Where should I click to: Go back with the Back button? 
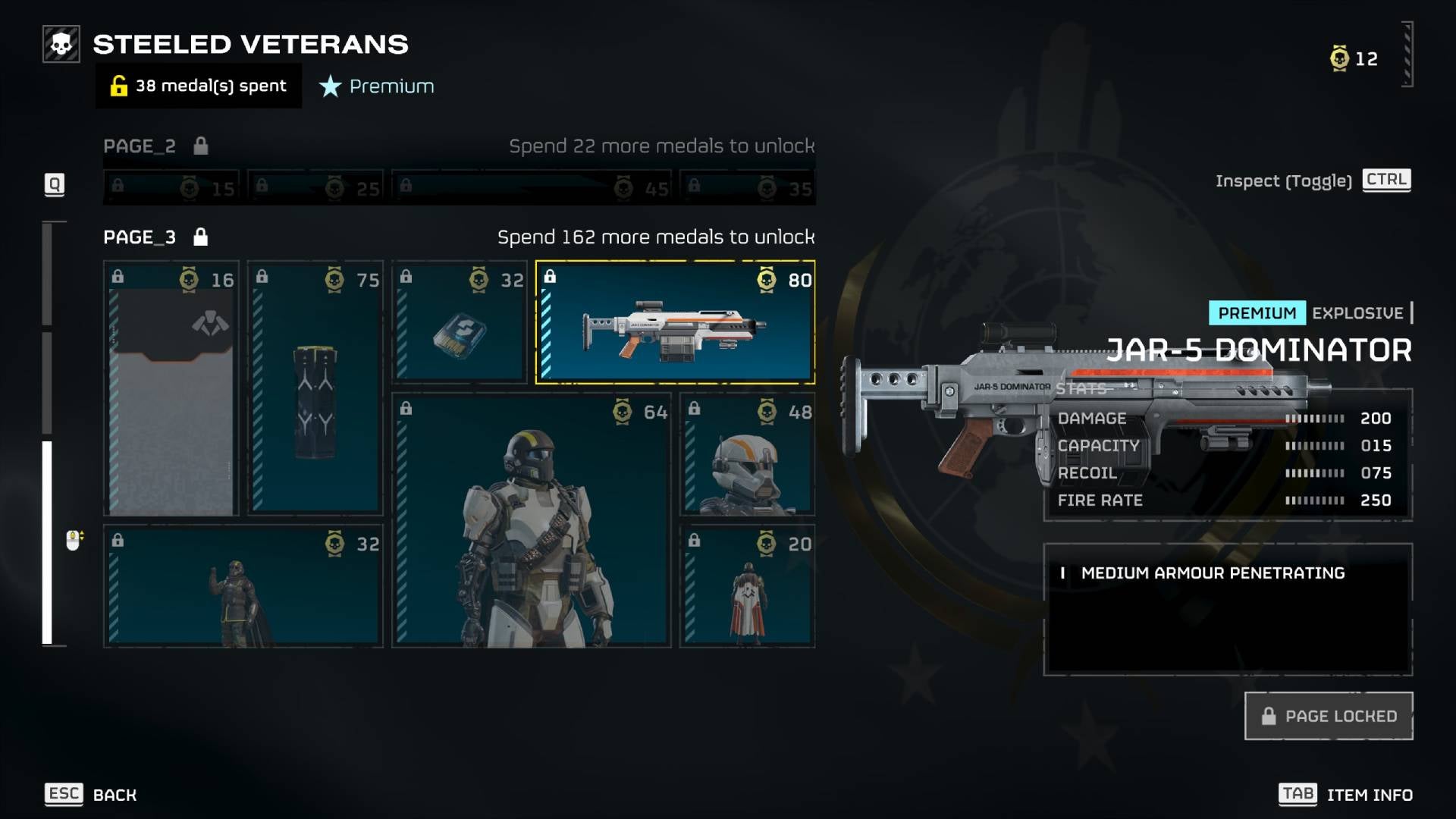click(x=91, y=794)
